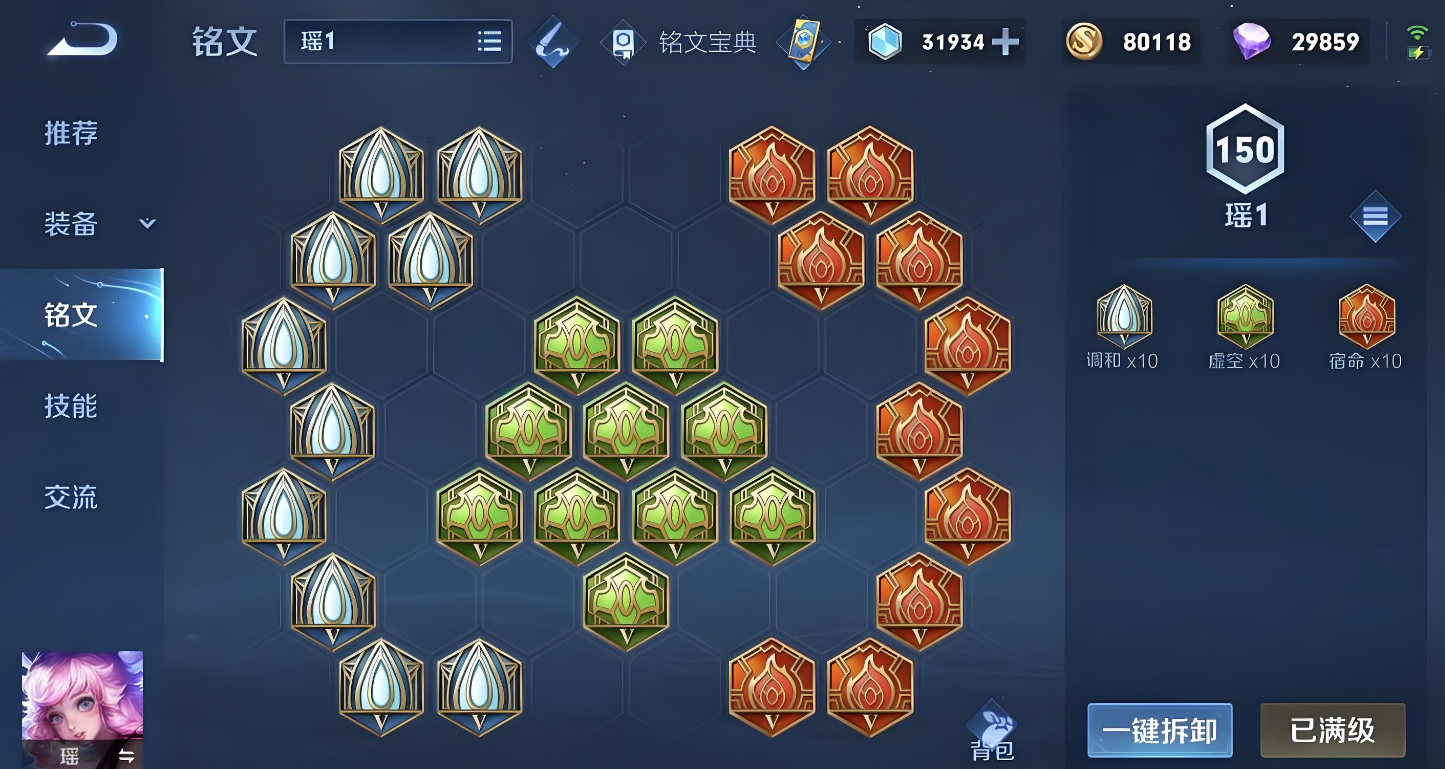Viewport: 1445px width, 769px height.
Task: Open the page list icon inside 瑶1 selector
Action: (489, 42)
